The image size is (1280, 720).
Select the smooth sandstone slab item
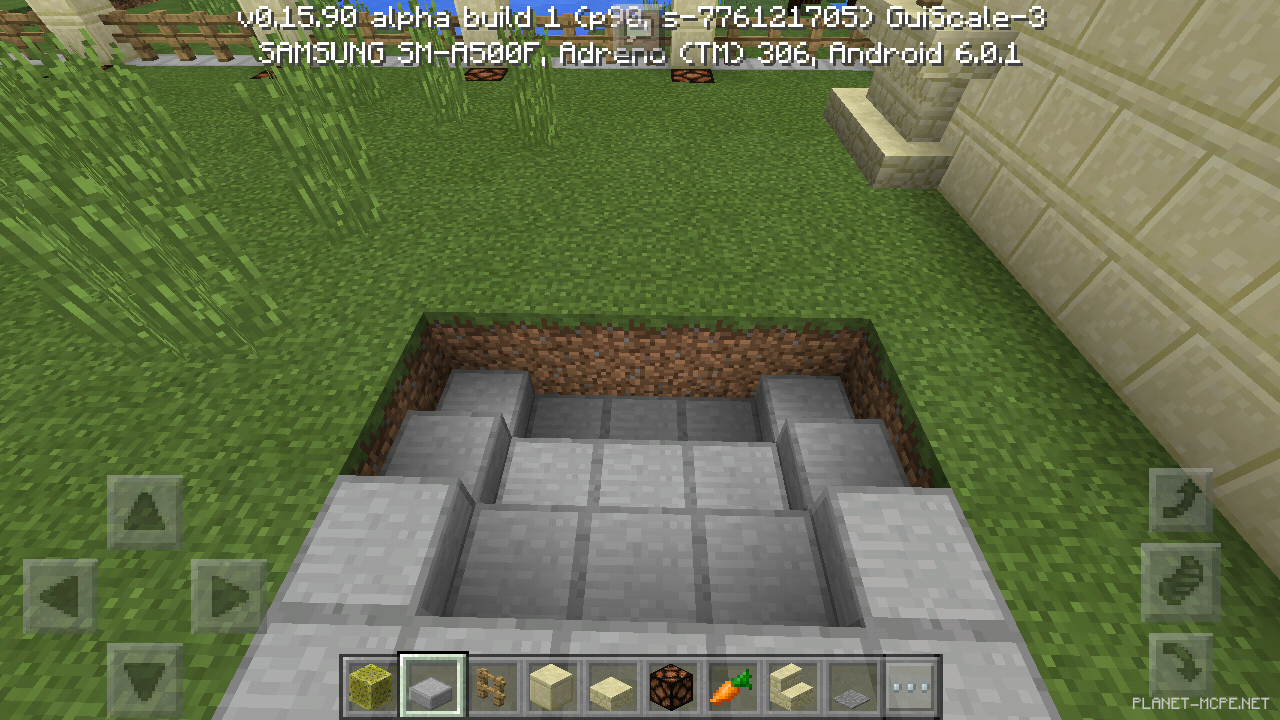point(610,687)
